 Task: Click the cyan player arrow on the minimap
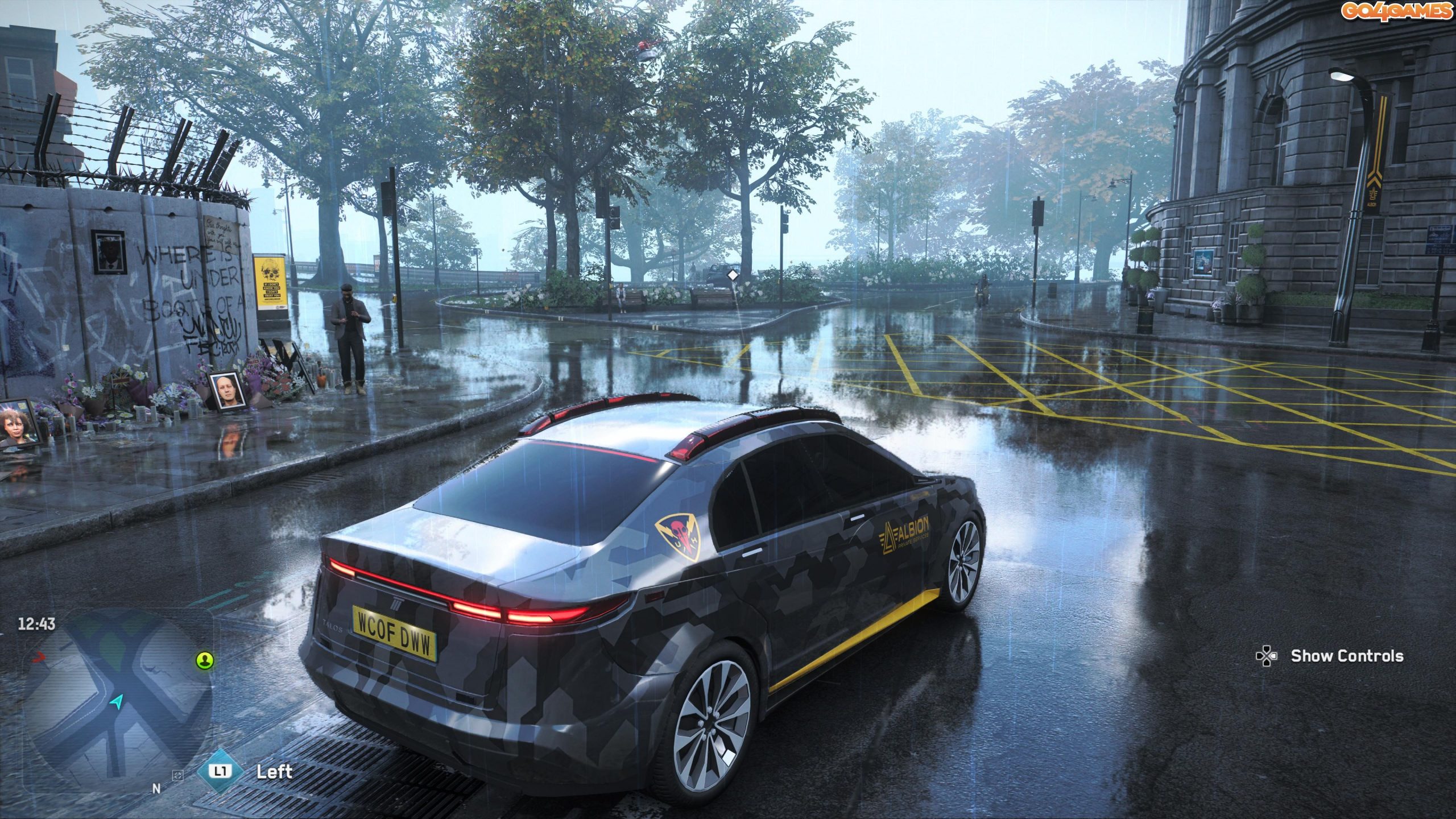click(x=117, y=702)
